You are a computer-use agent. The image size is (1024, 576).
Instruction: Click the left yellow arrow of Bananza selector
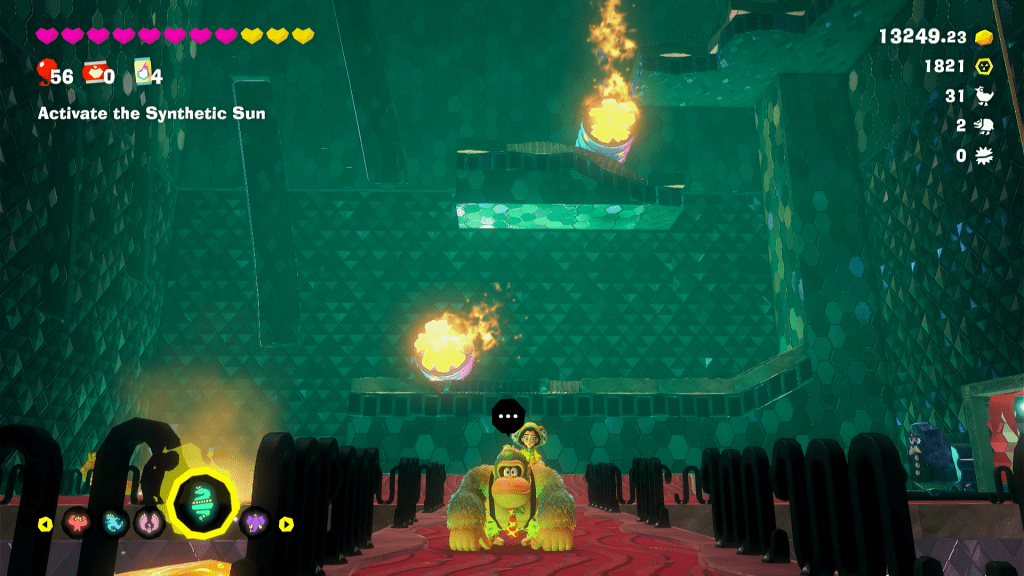[45, 523]
